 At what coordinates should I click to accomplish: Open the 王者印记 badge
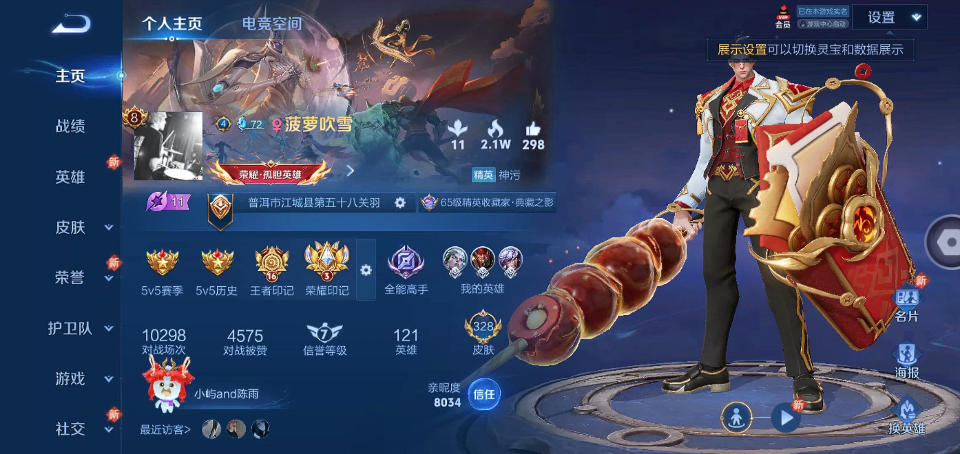coord(272,268)
